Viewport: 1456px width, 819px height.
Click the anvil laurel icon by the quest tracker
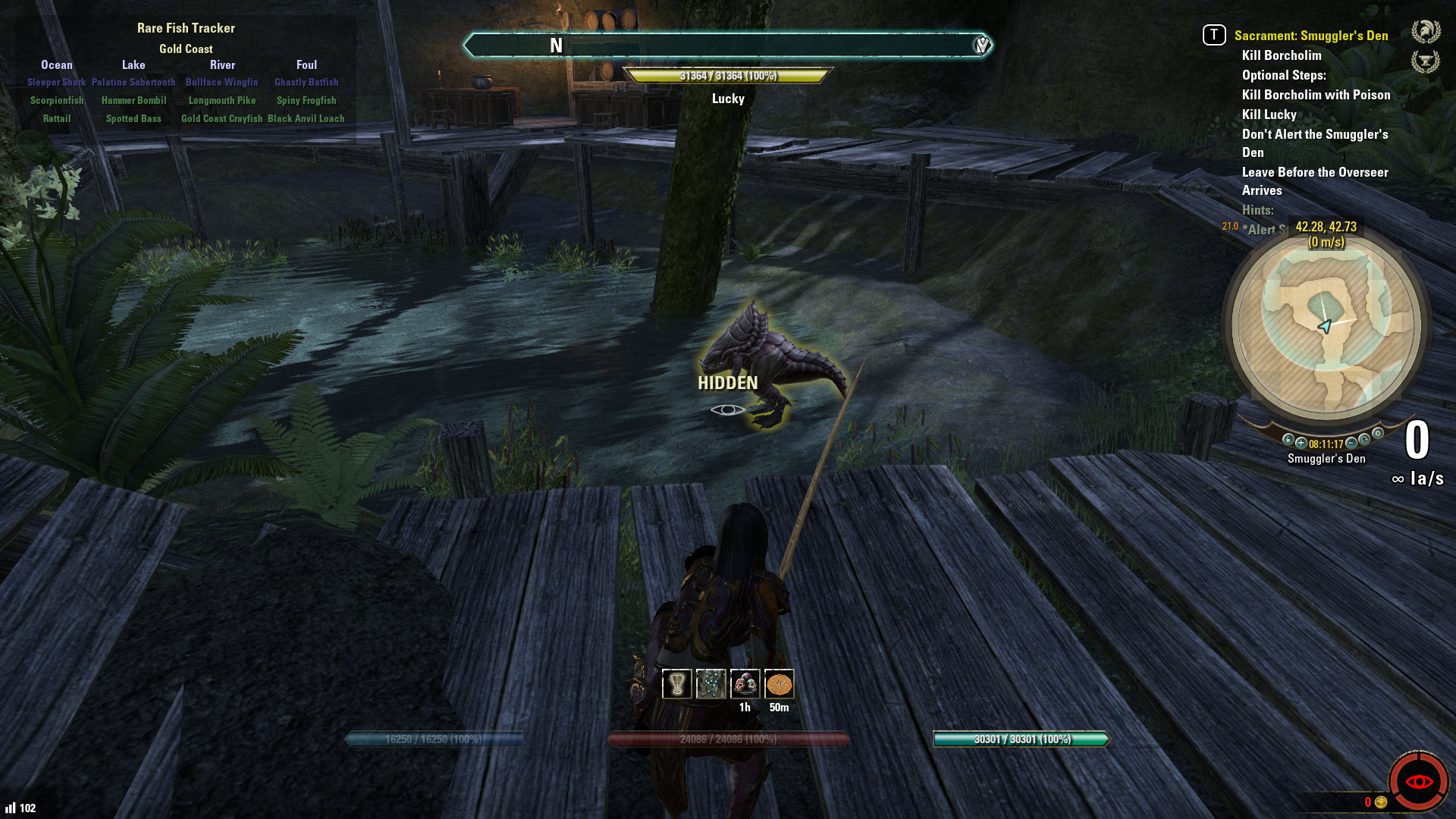coord(1426,61)
